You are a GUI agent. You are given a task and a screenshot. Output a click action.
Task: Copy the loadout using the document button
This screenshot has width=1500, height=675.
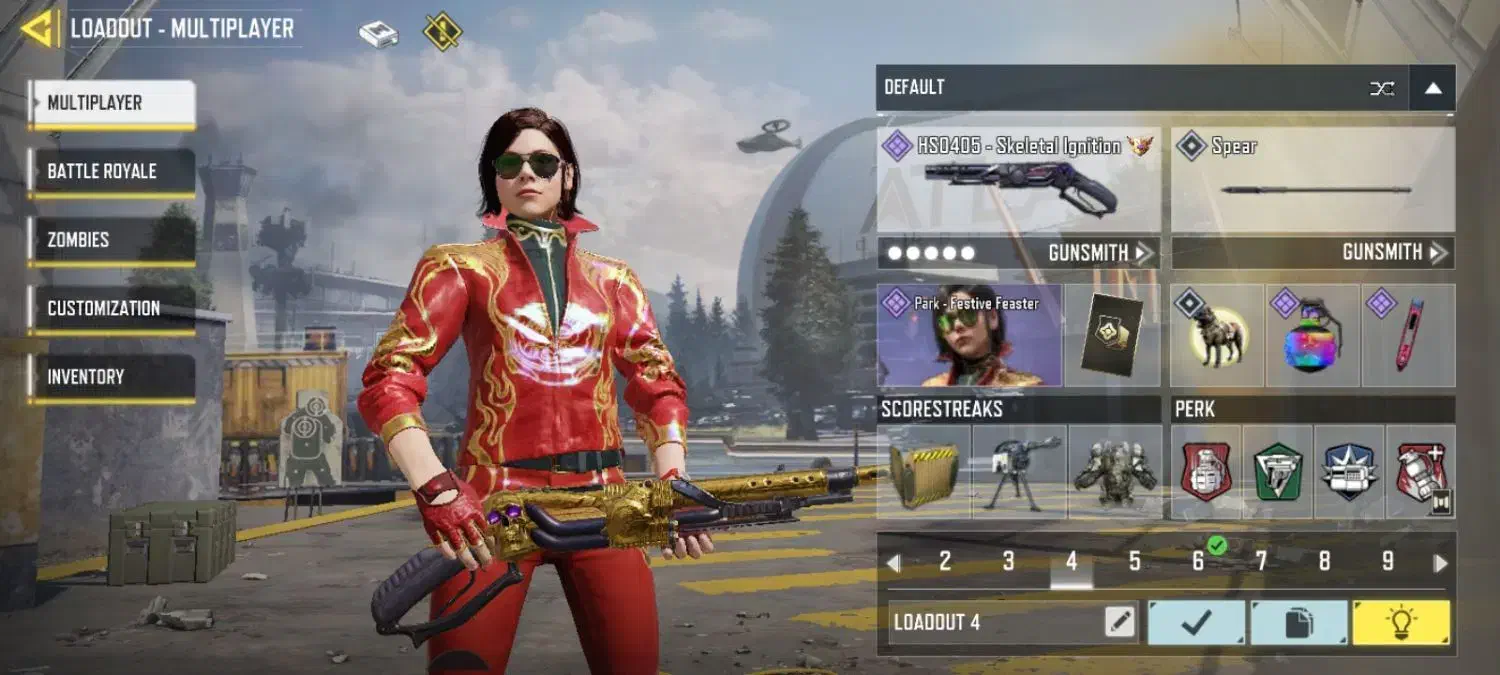point(1298,623)
